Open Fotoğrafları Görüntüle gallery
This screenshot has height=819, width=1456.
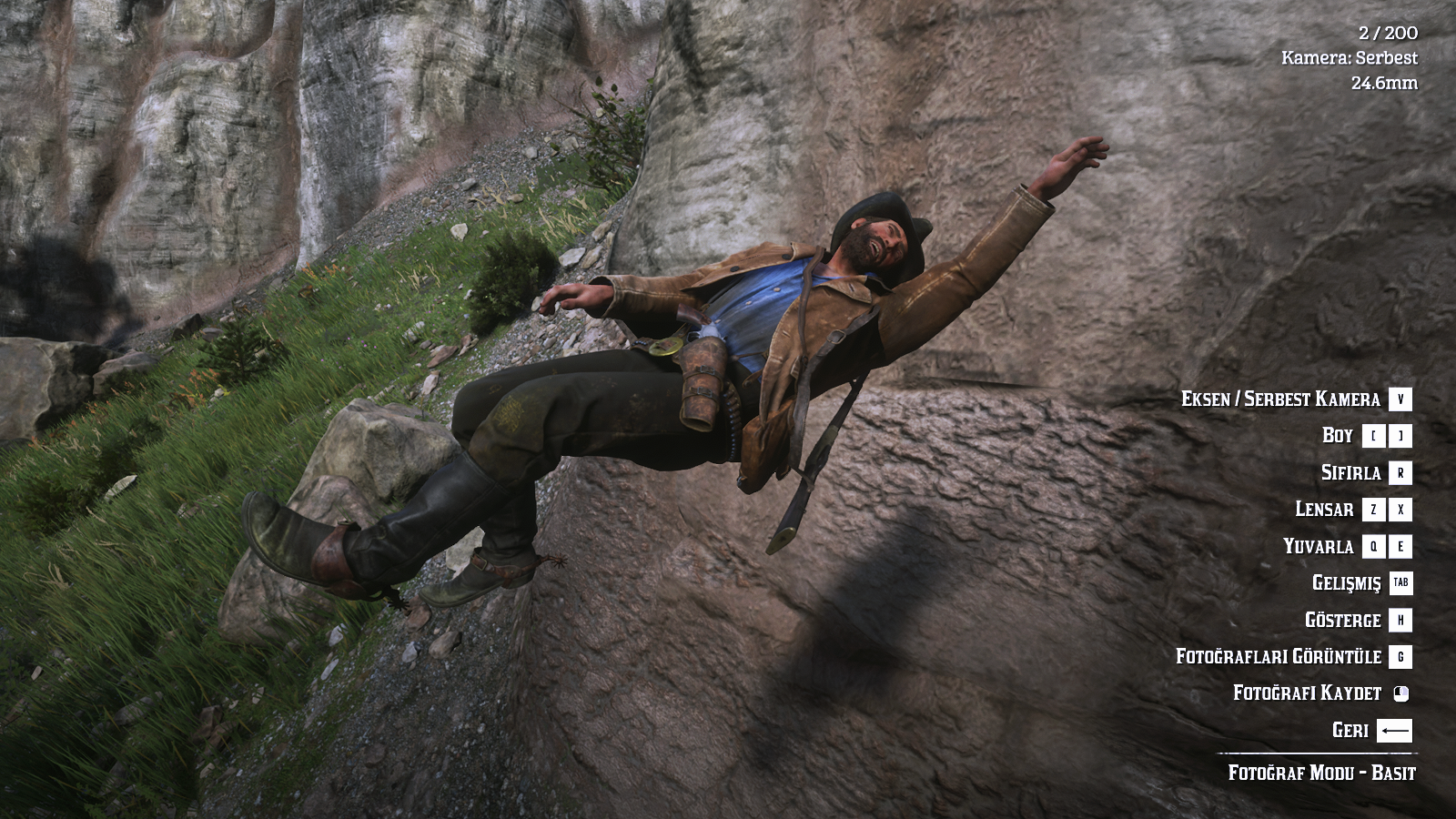coord(1278,657)
